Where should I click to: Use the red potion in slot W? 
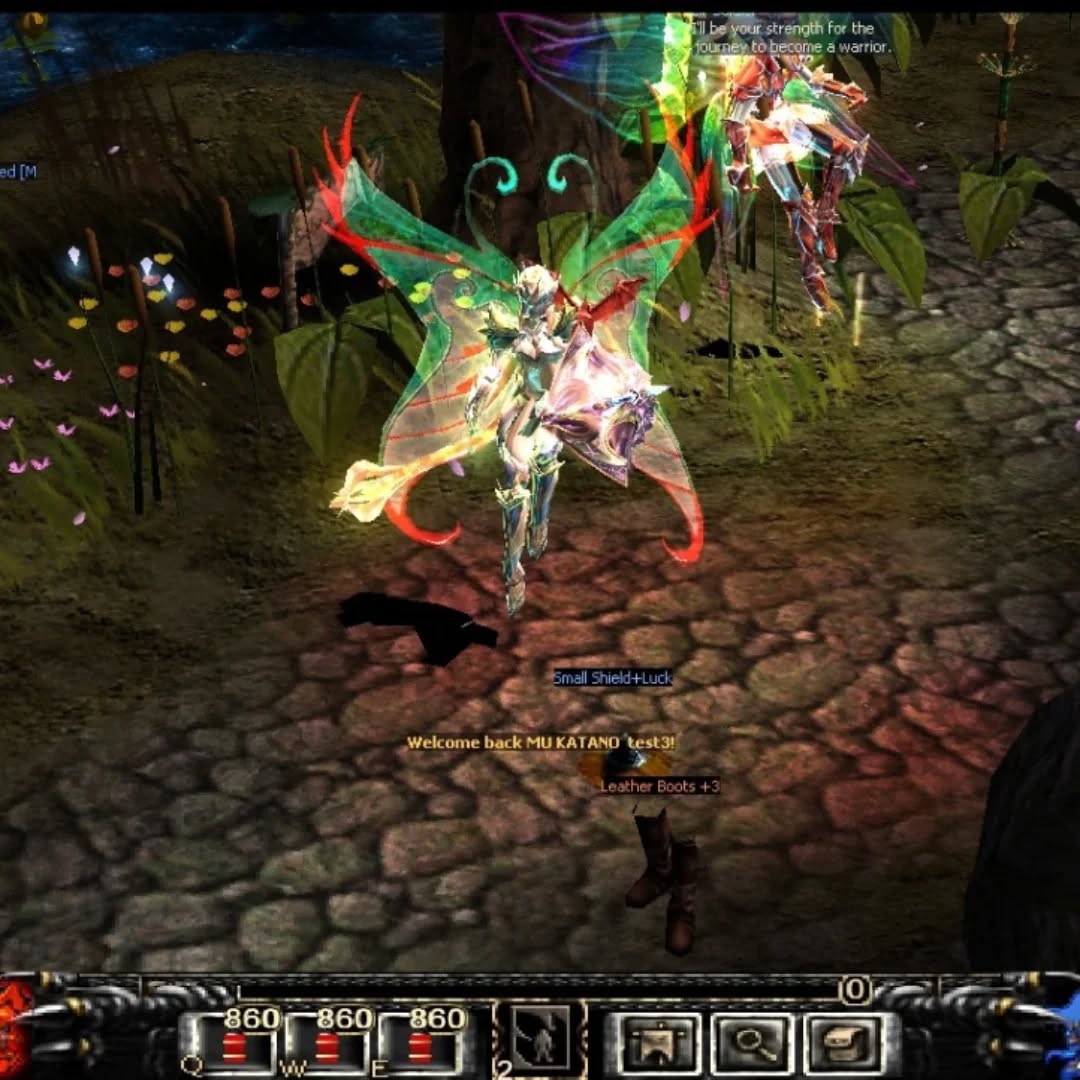[327, 1047]
